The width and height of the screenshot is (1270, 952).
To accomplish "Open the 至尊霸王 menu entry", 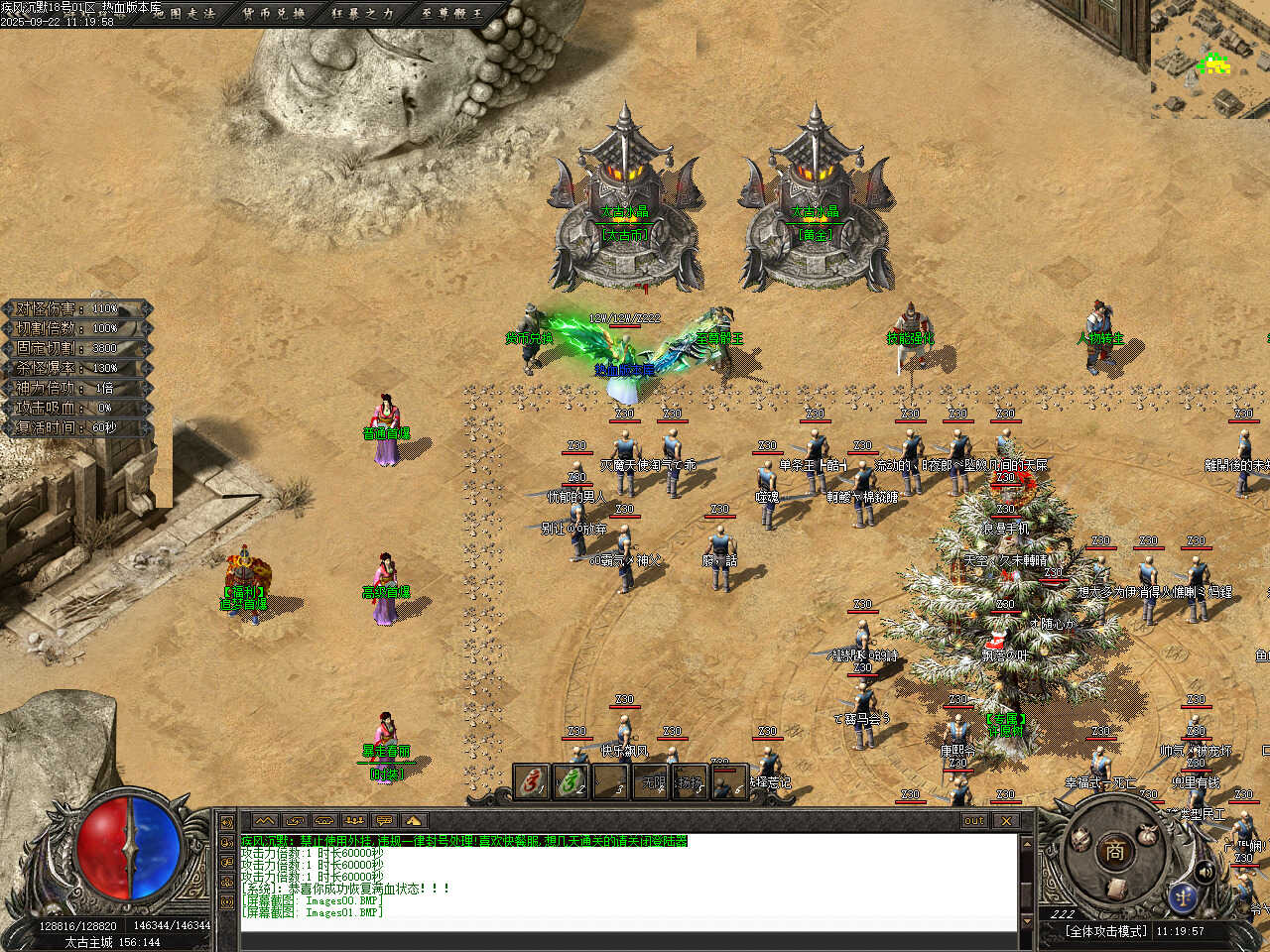I will 452,14.
